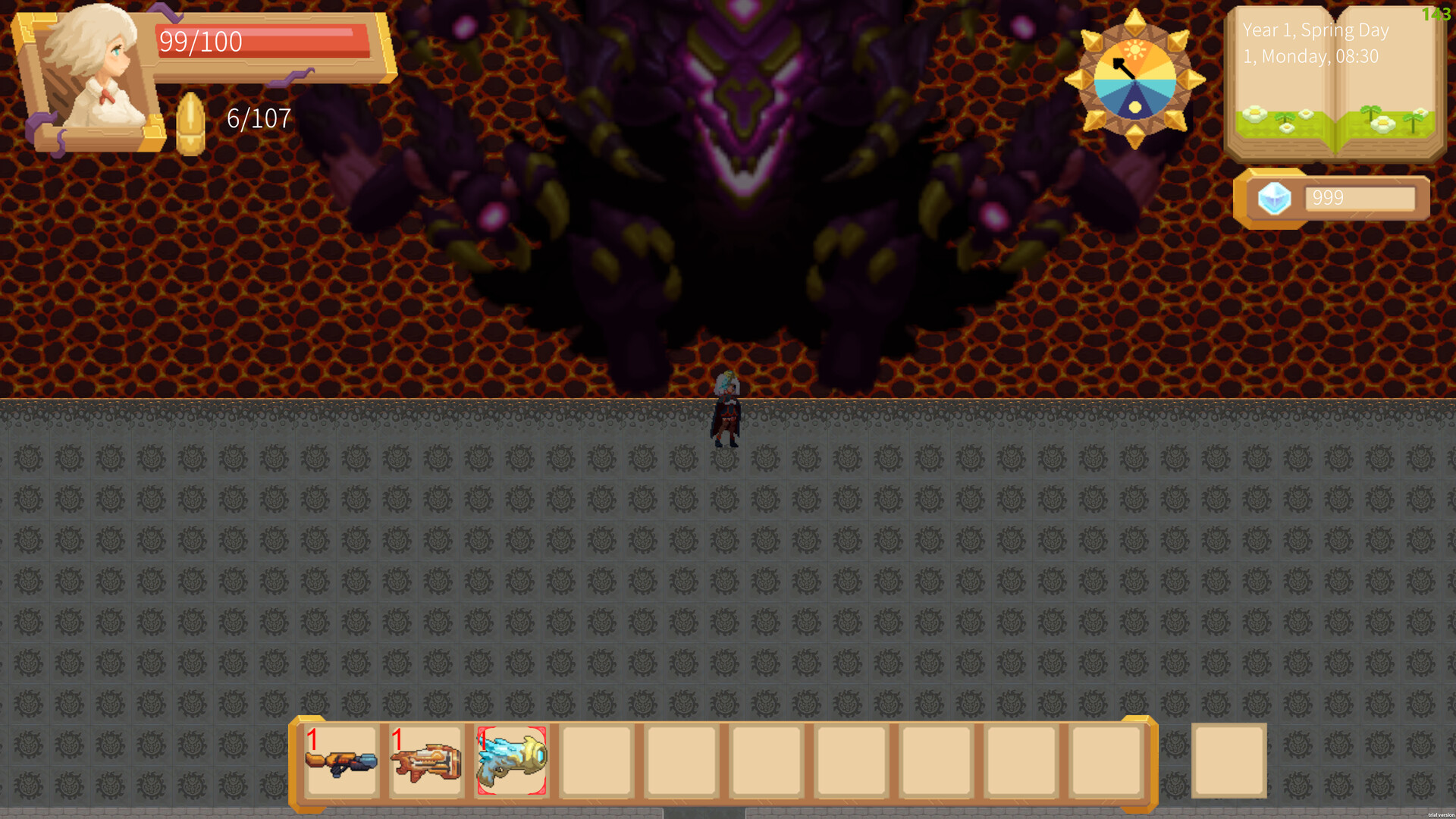Click the moon symbol on the day-night clock

[1136, 106]
